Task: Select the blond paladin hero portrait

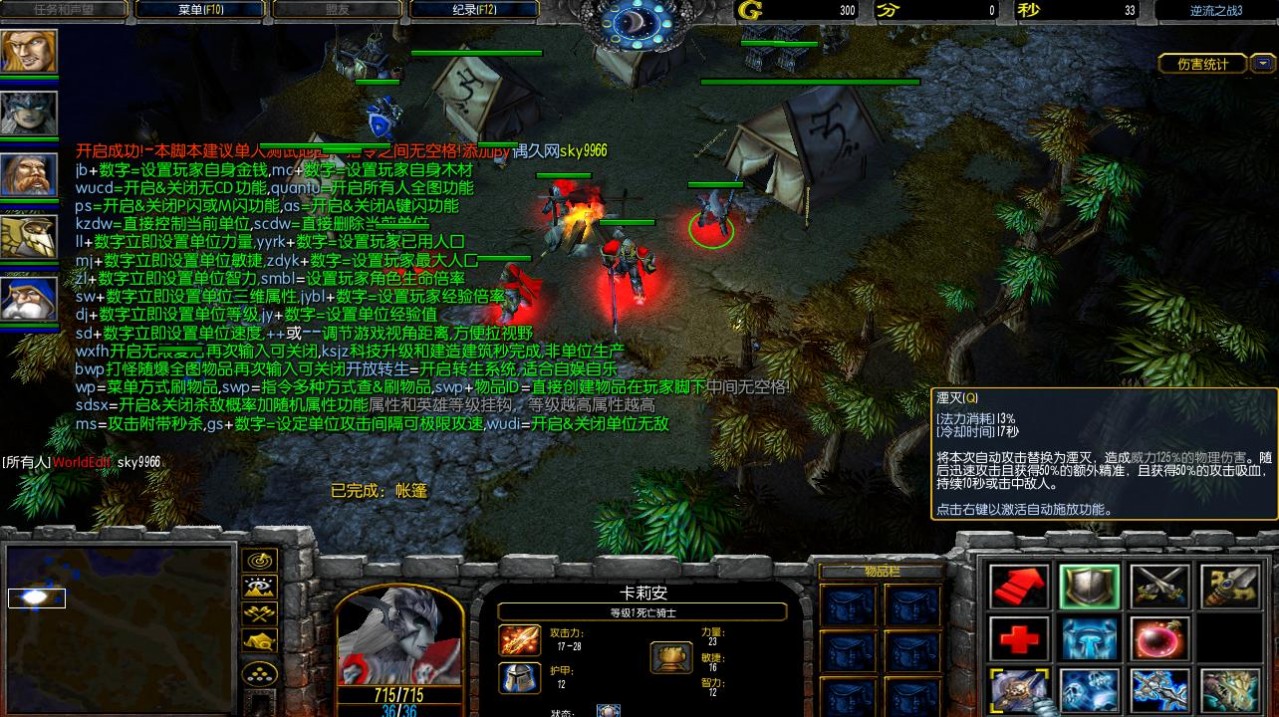Action: pyautogui.click(x=29, y=52)
